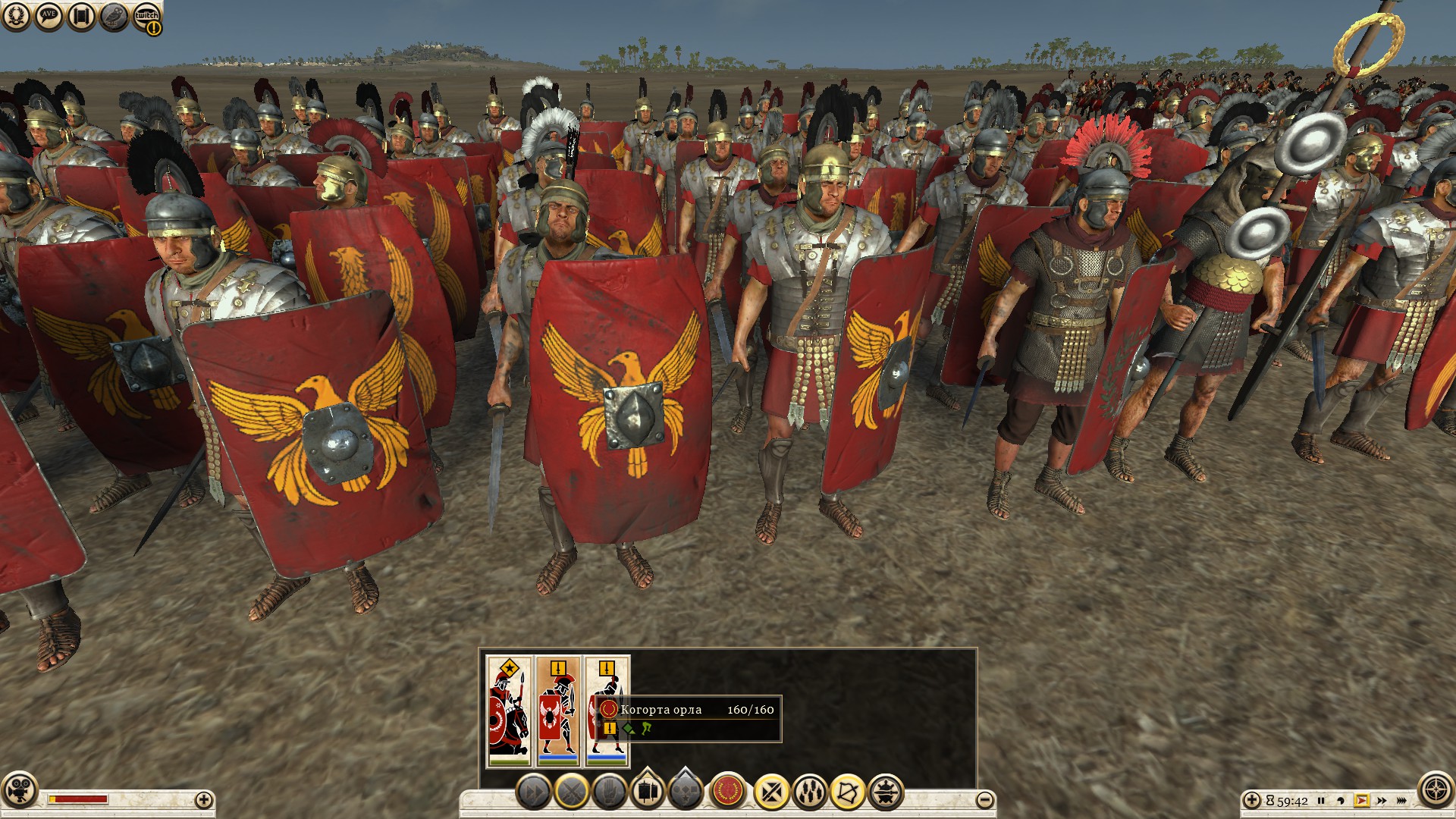This screenshot has height=819, width=1456.
Task: Select the mounted general unit card
Action: (509, 711)
